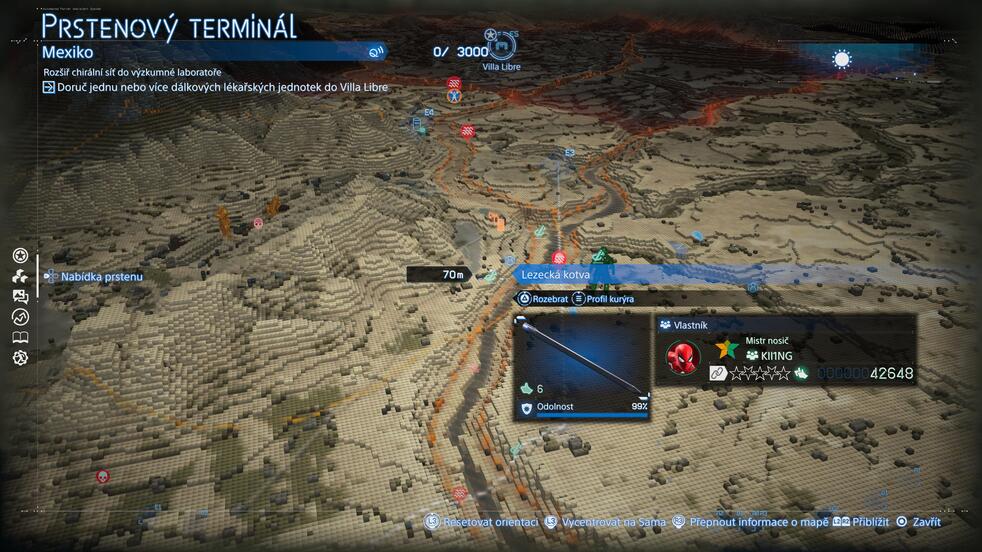Screen dimensions: 982x552
Task: Close the map with Zavřít
Action: click(918, 522)
